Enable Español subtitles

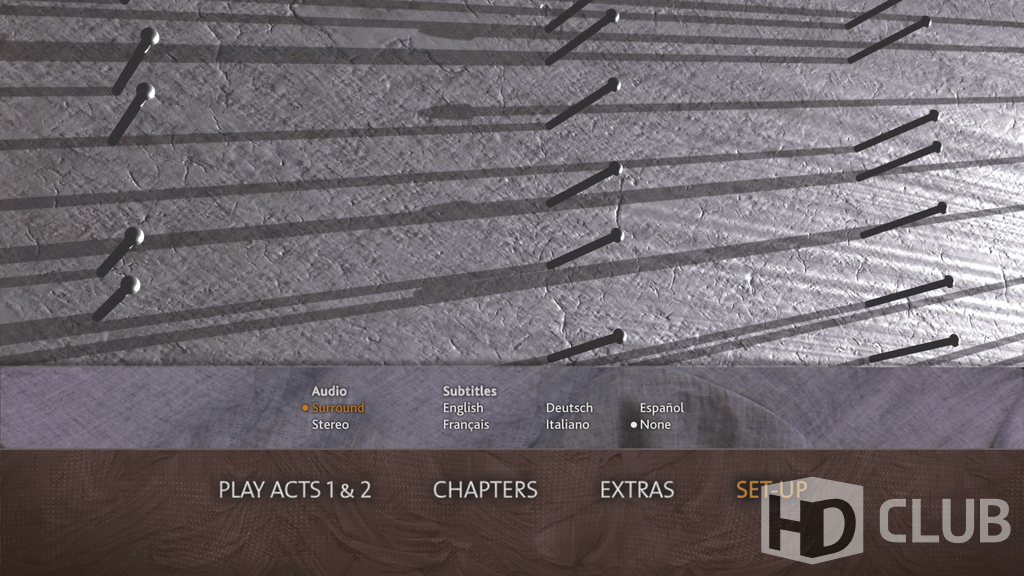pyautogui.click(x=662, y=408)
